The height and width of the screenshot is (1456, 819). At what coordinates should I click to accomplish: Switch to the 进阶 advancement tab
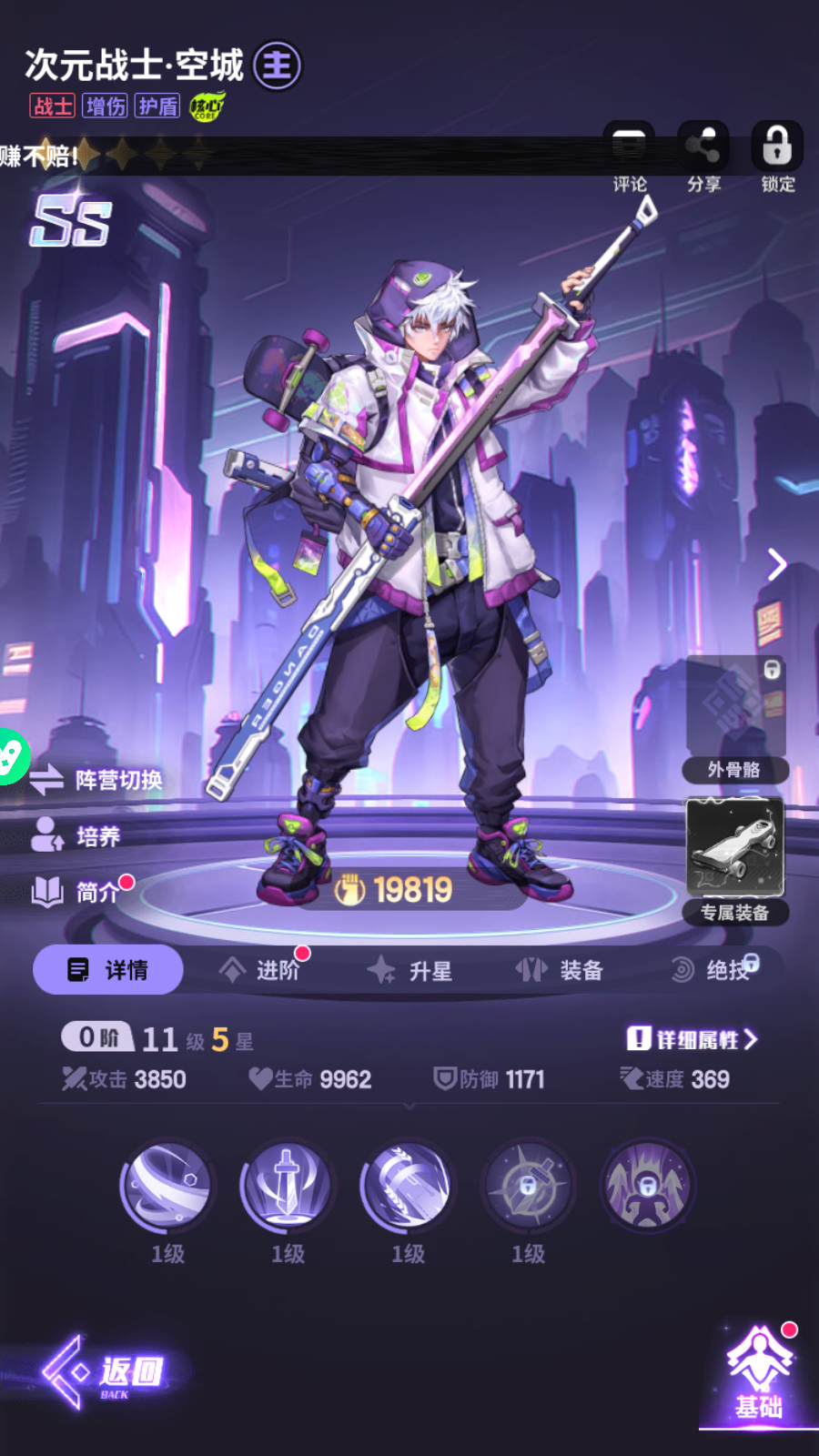(x=261, y=970)
